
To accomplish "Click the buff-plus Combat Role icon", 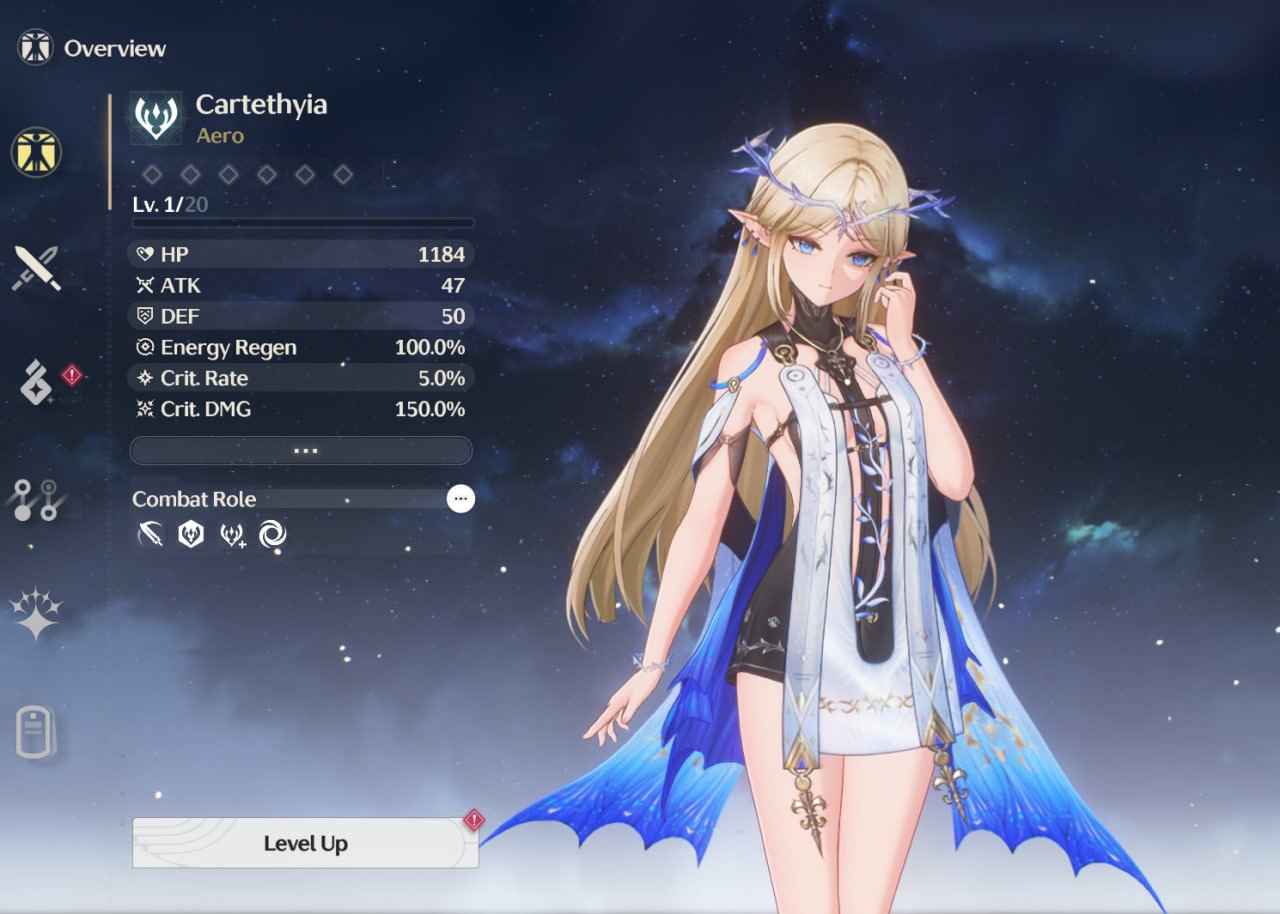I will (231, 535).
